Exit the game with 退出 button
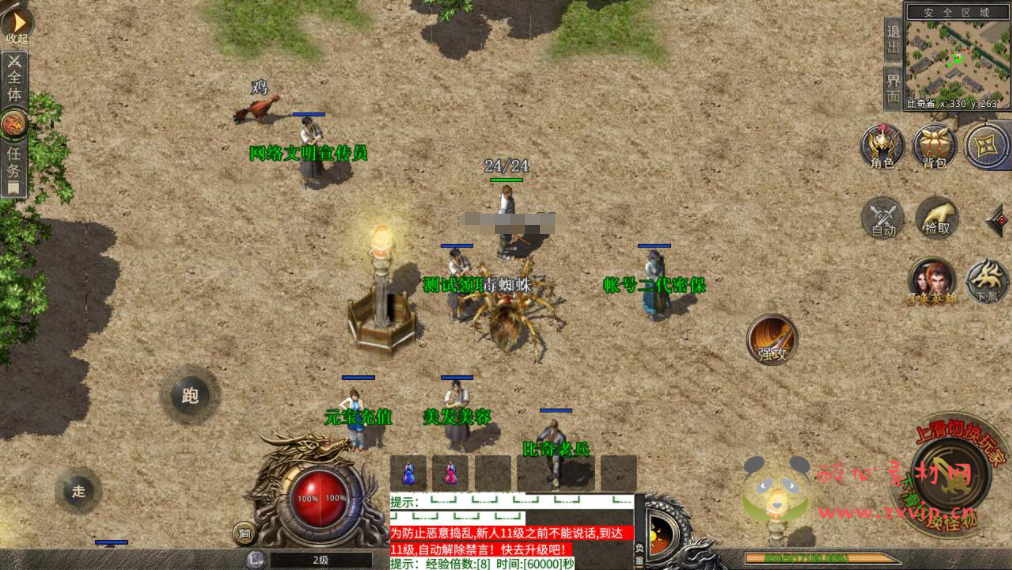 (x=894, y=42)
